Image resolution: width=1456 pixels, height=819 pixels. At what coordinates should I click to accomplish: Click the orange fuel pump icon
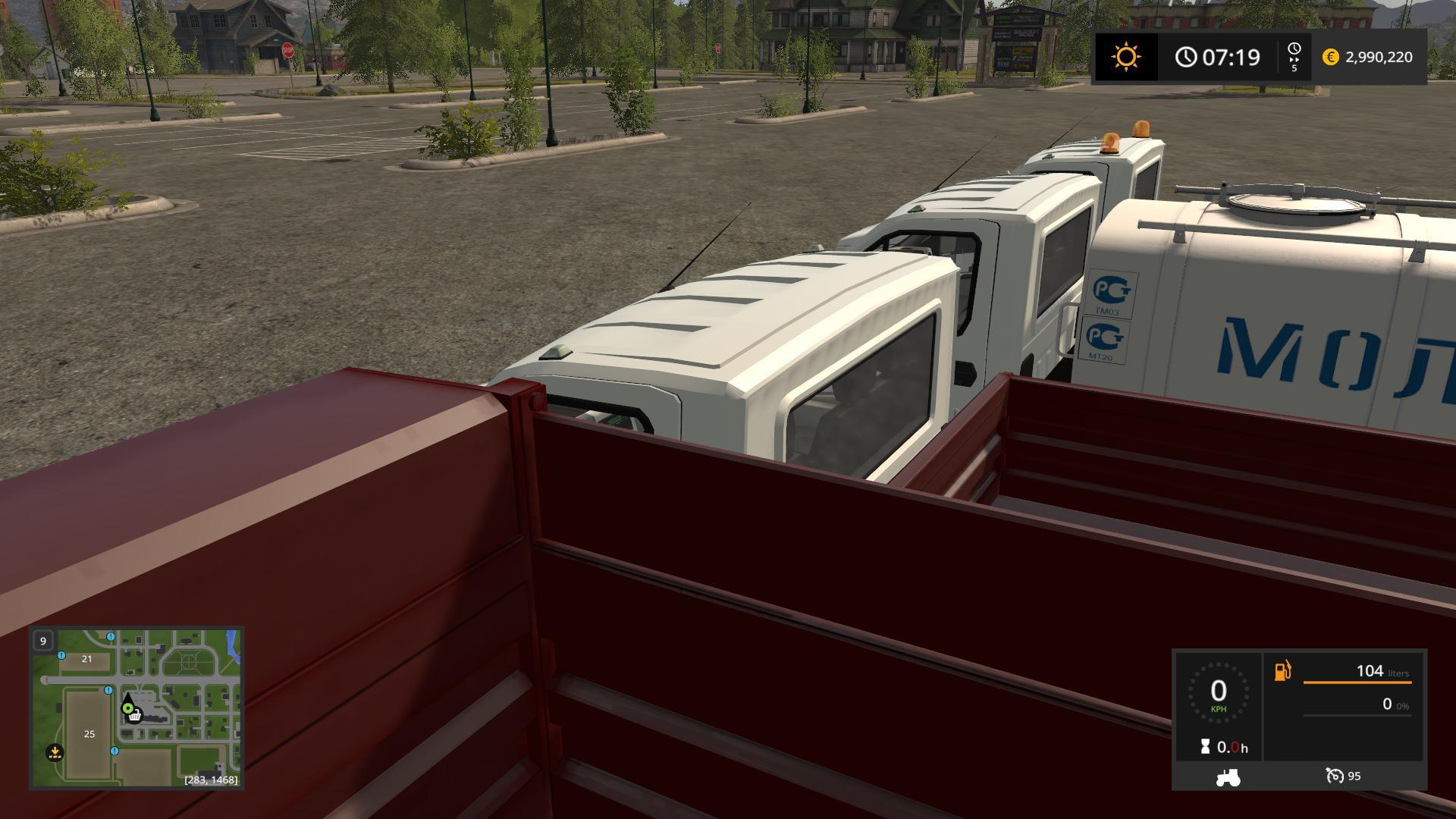pos(1282,671)
